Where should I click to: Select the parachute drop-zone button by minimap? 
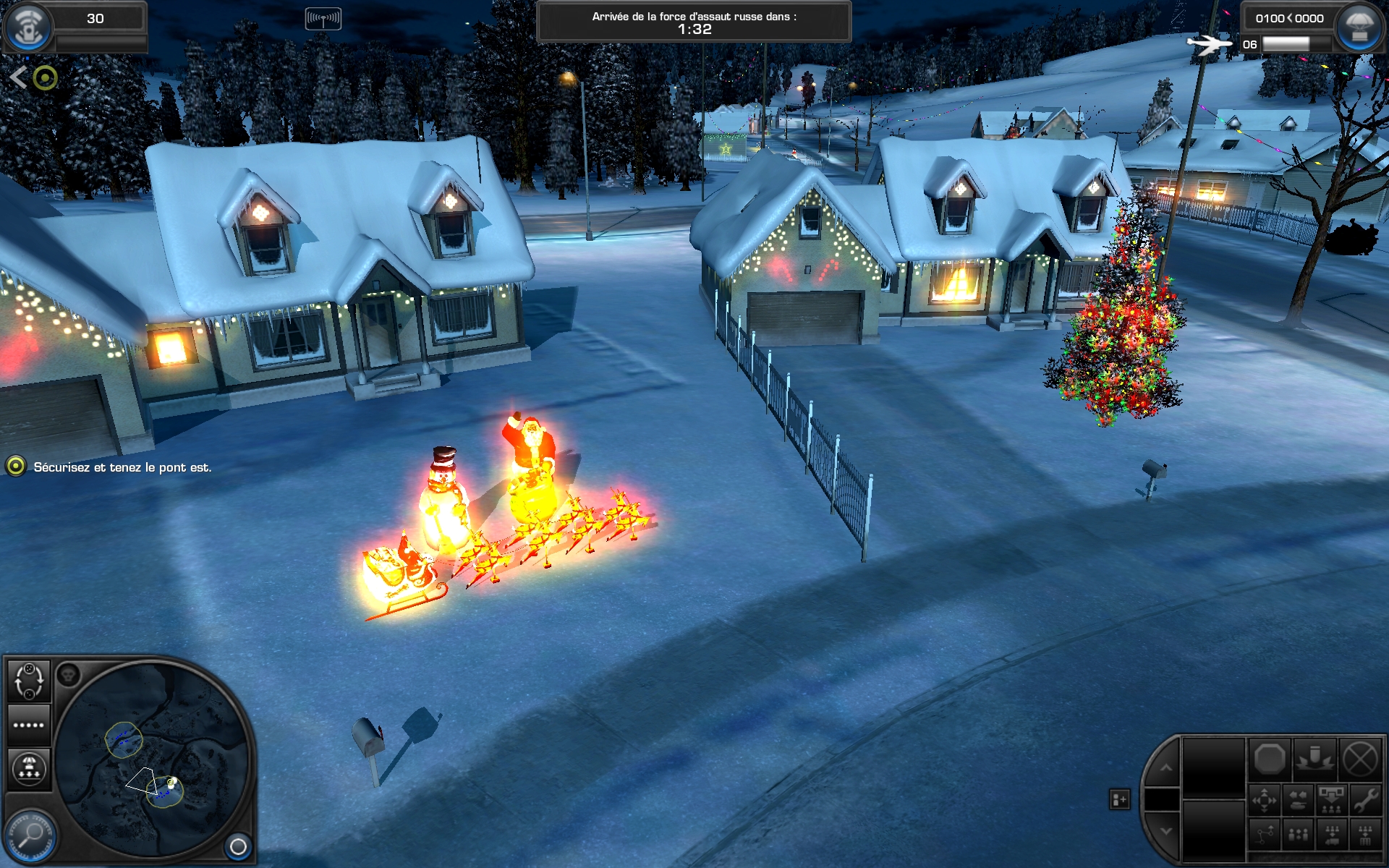(x=29, y=768)
